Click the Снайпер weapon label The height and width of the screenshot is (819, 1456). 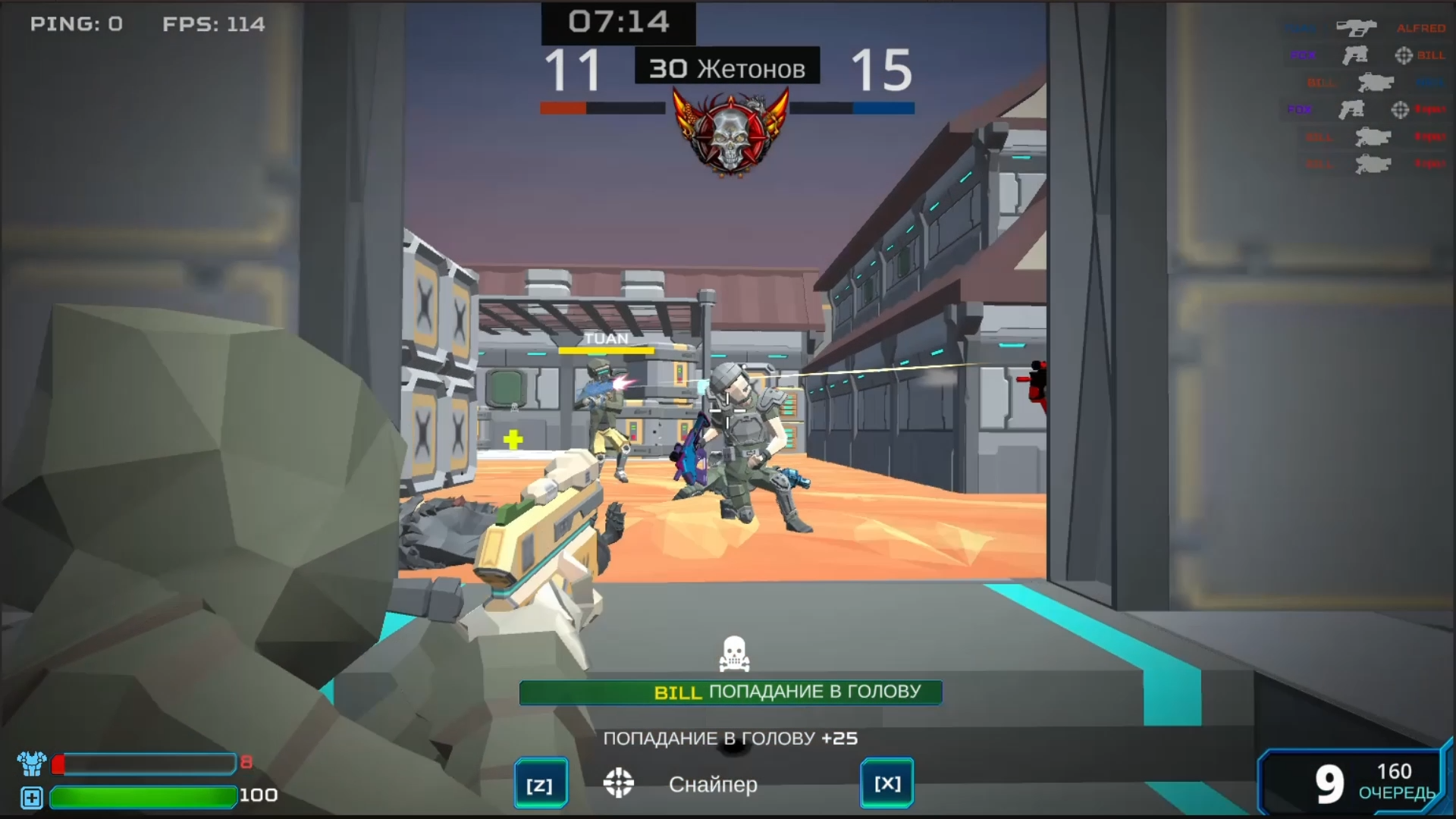pos(713,785)
